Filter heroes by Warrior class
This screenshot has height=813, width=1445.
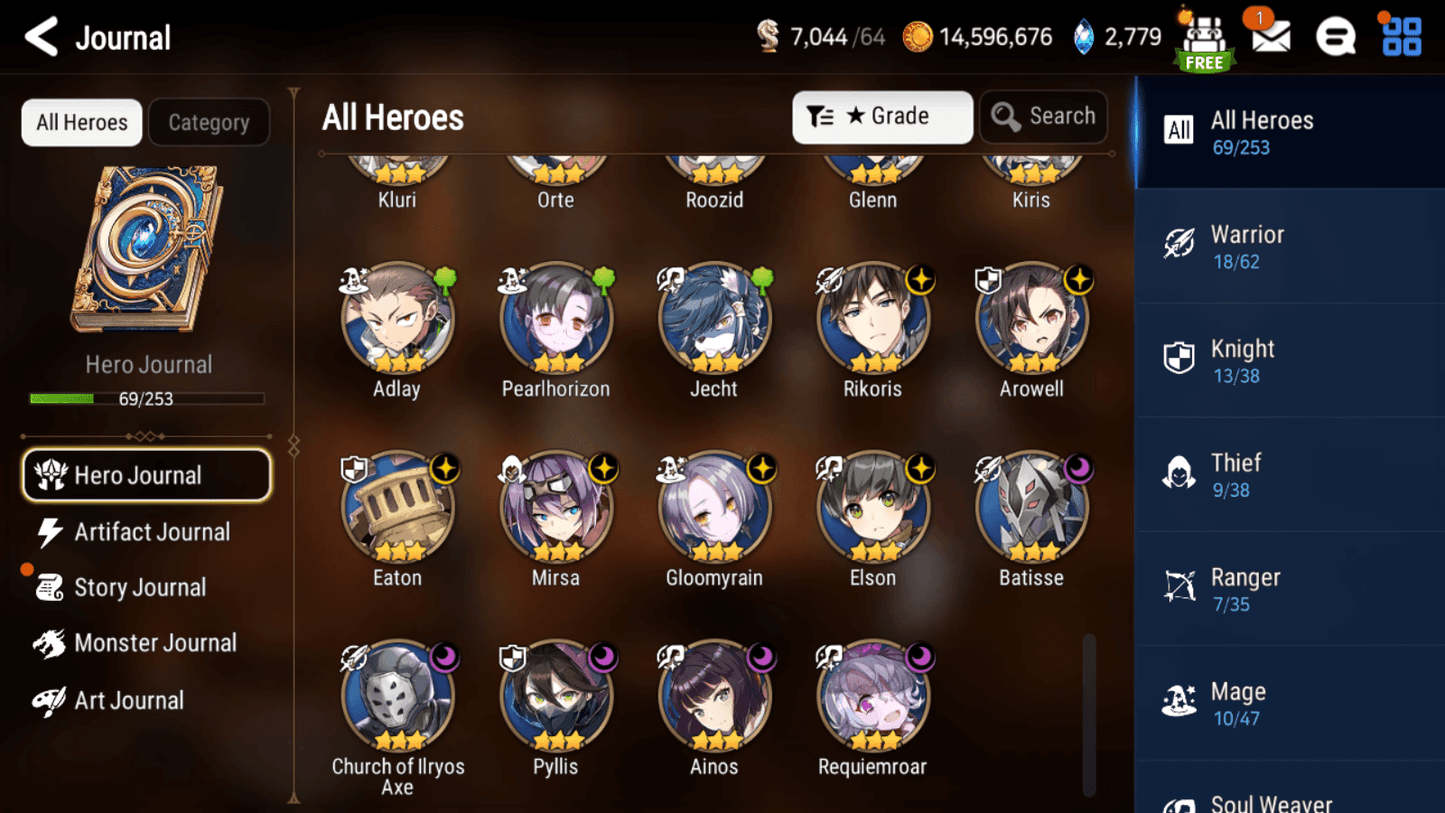[1289, 246]
